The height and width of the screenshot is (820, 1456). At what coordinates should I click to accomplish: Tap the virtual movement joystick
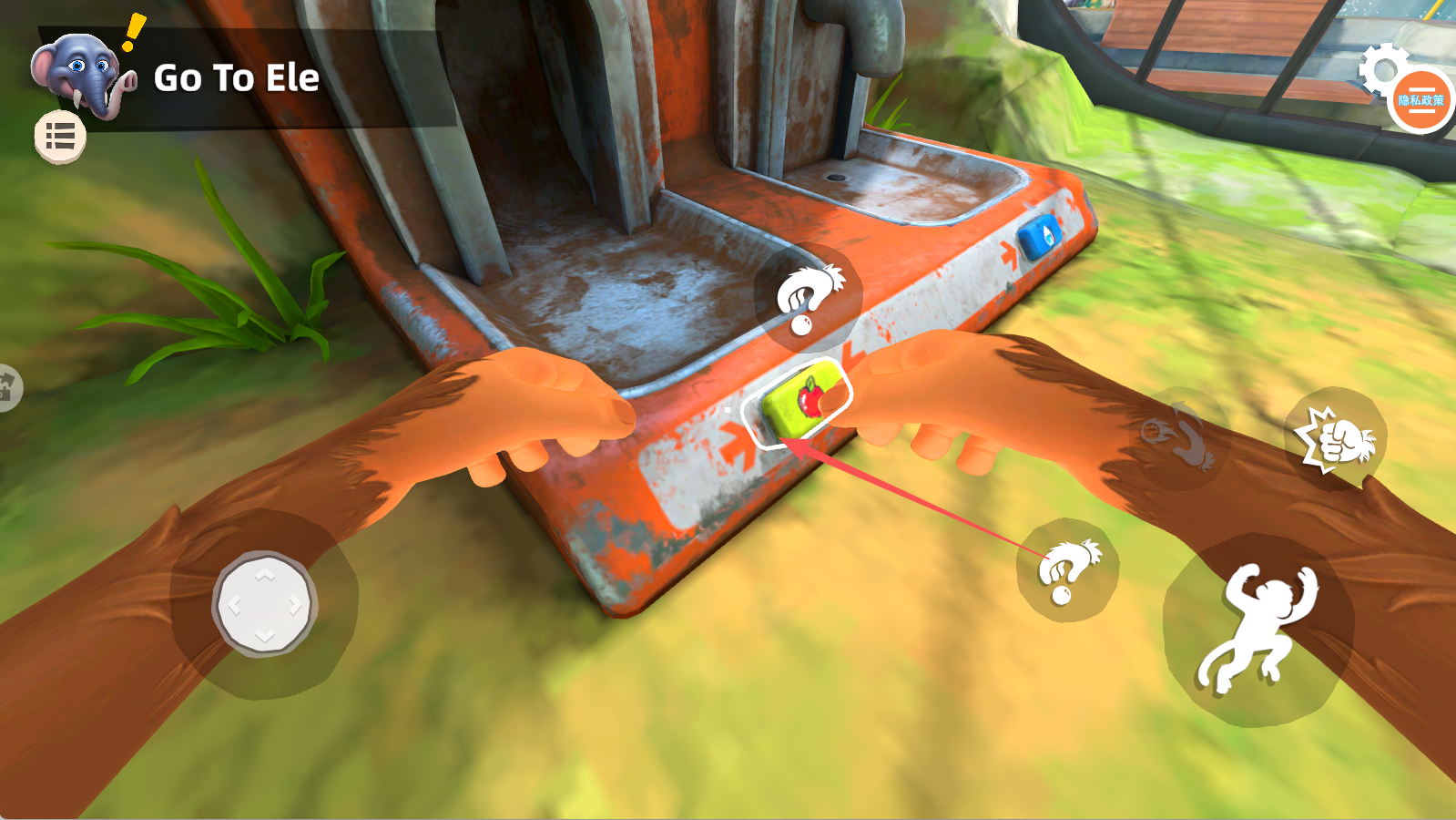point(265,604)
